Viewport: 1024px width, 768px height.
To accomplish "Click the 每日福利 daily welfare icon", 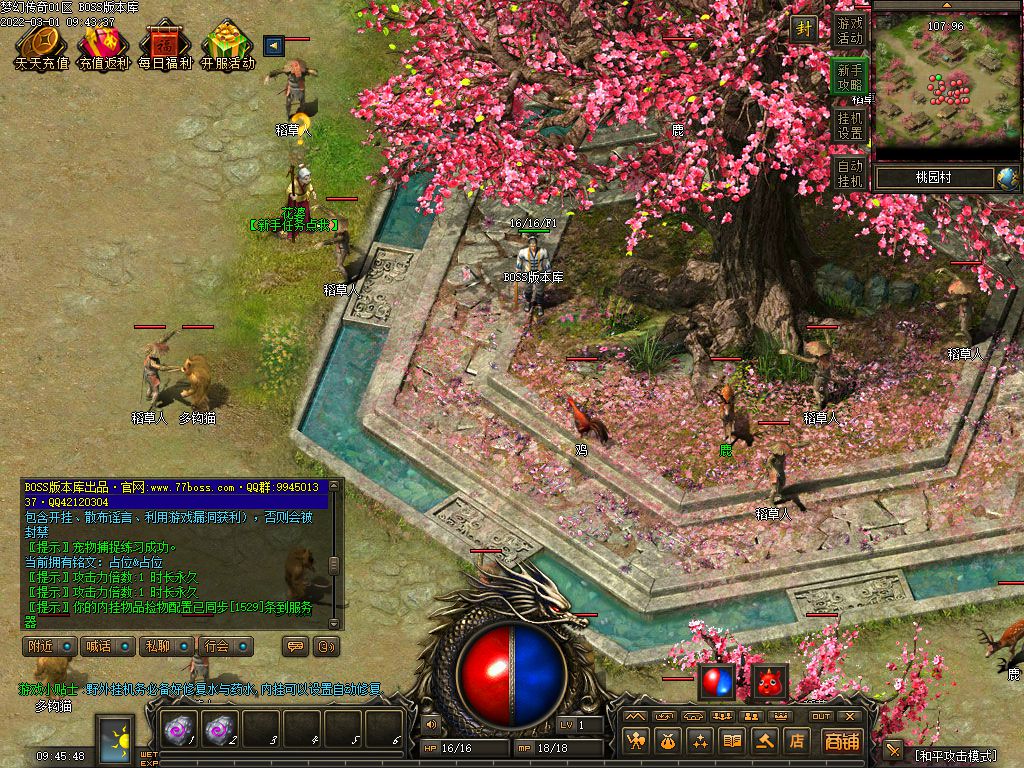I will pos(164,45).
